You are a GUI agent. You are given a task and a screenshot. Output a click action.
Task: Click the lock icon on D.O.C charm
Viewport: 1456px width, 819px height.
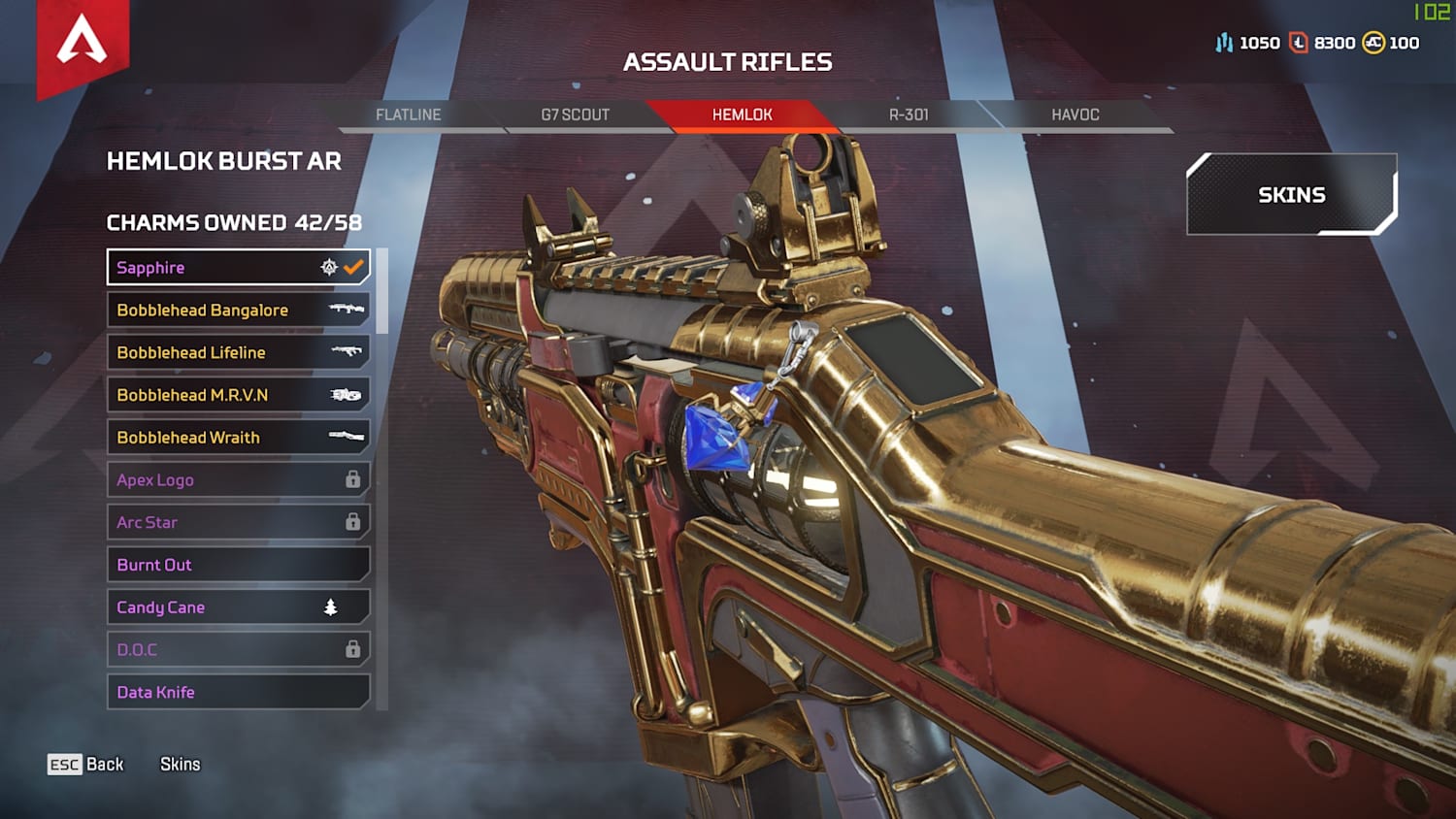352,649
